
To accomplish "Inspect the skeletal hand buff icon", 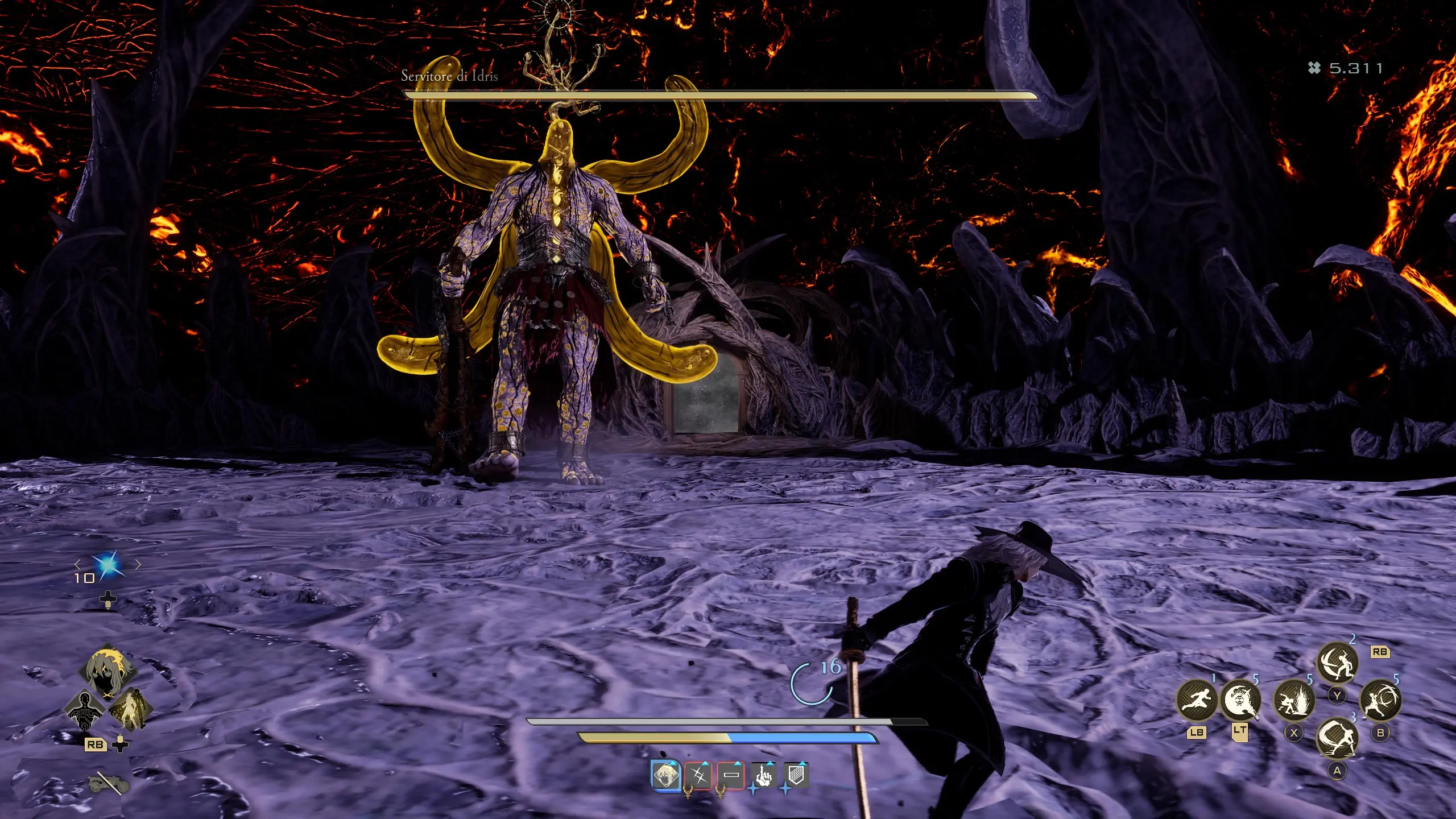I will (763, 775).
